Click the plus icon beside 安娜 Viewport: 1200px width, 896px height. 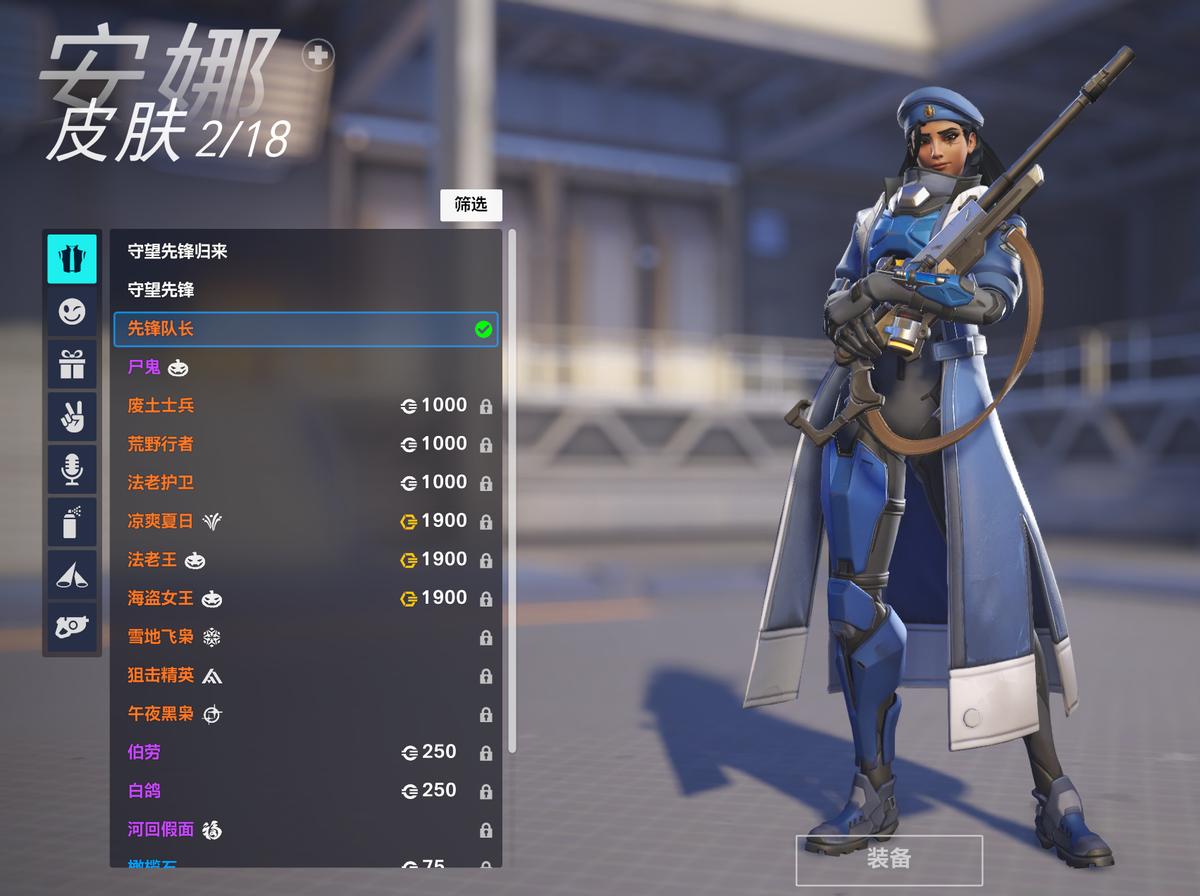coord(319,55)
